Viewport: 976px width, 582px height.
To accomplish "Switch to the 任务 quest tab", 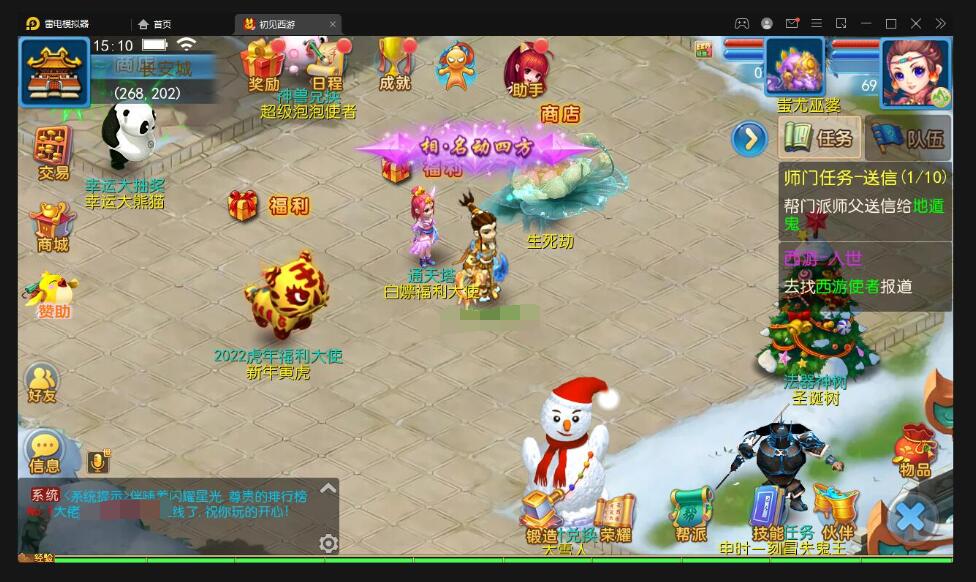I will (x=819, y=138).
